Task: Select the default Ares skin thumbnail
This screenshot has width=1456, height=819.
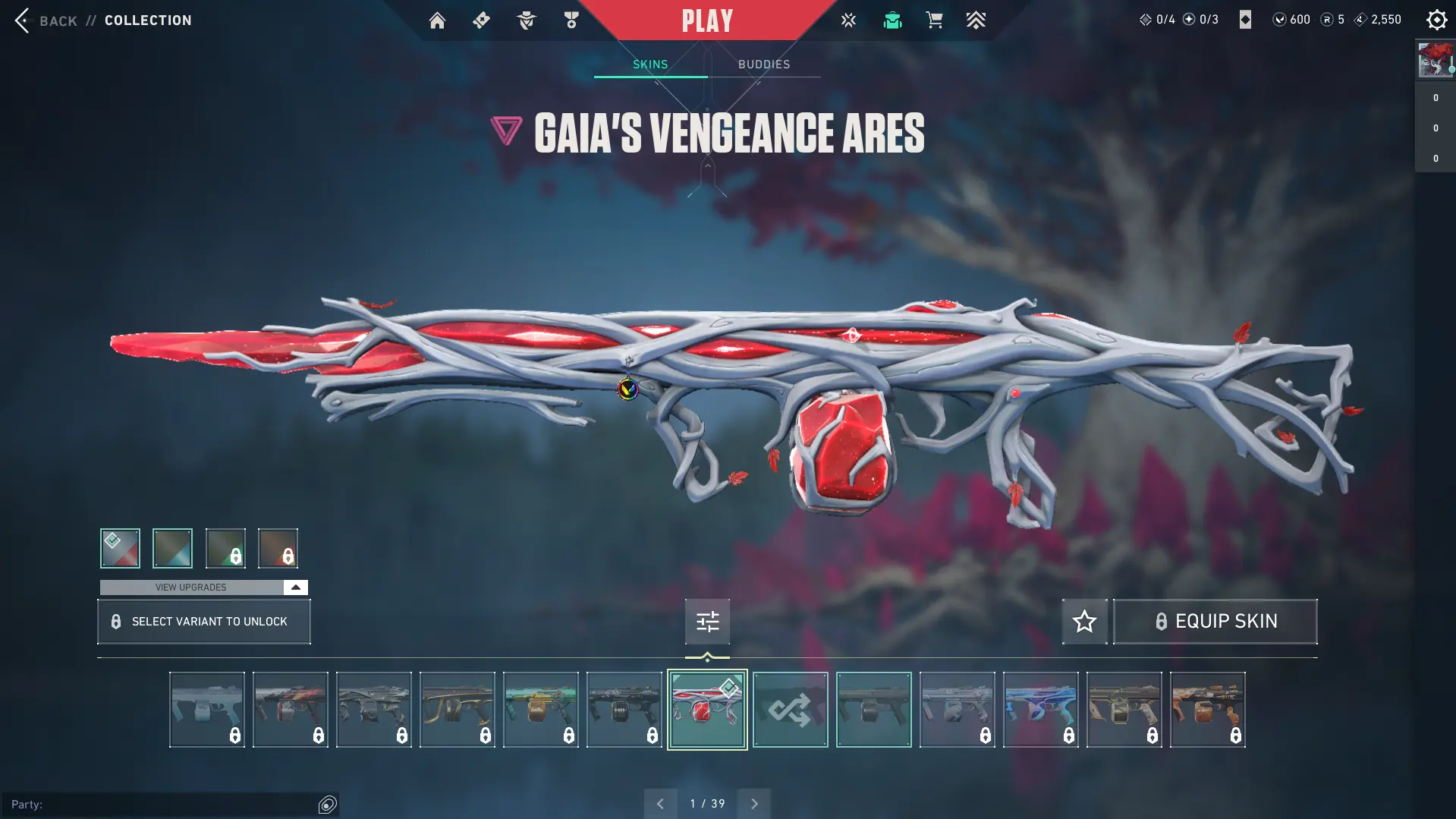Action: (x=874, y=710)
